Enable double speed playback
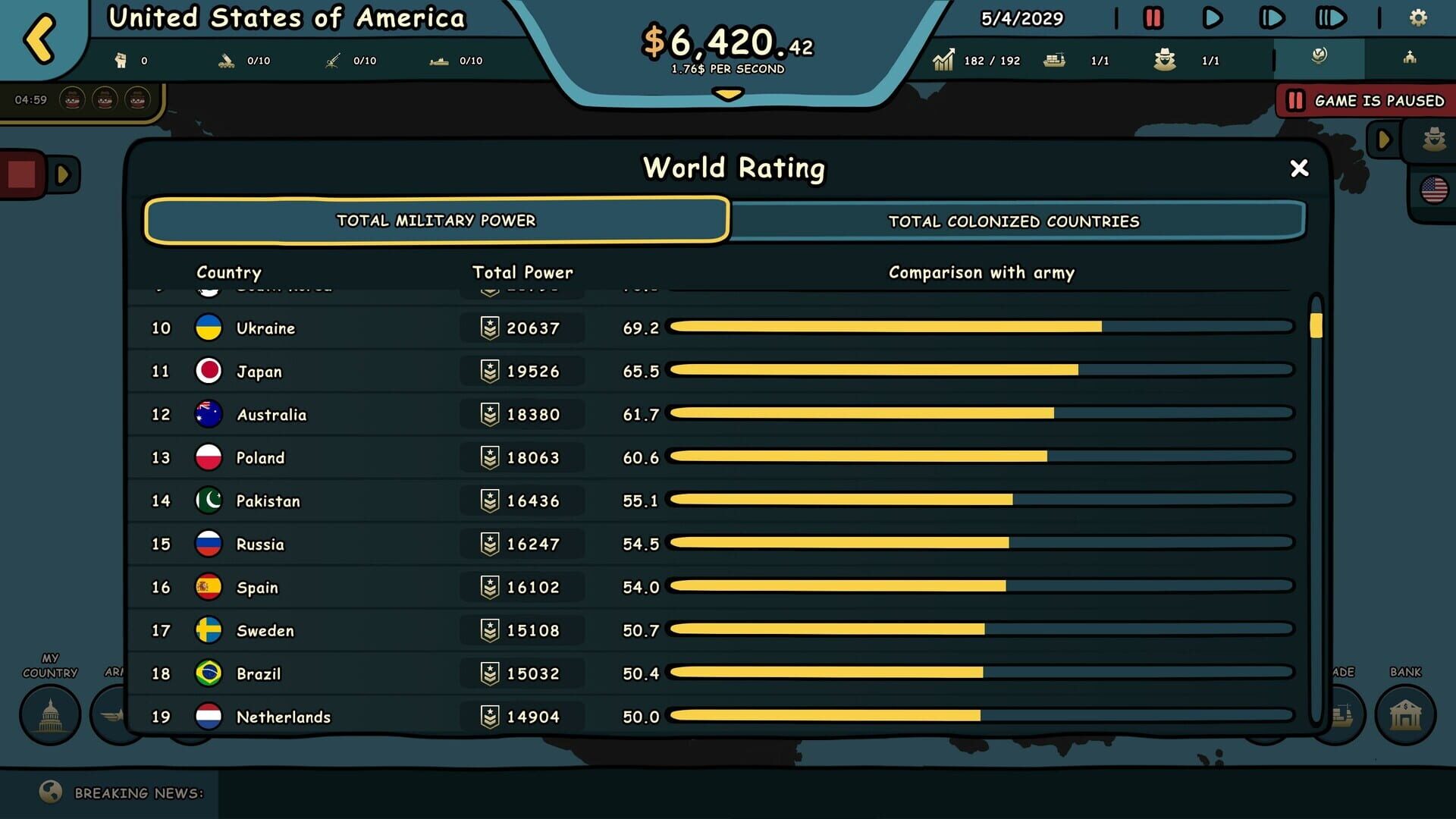This screenshot has height=819, width=1456. [x=1272, y=19]
